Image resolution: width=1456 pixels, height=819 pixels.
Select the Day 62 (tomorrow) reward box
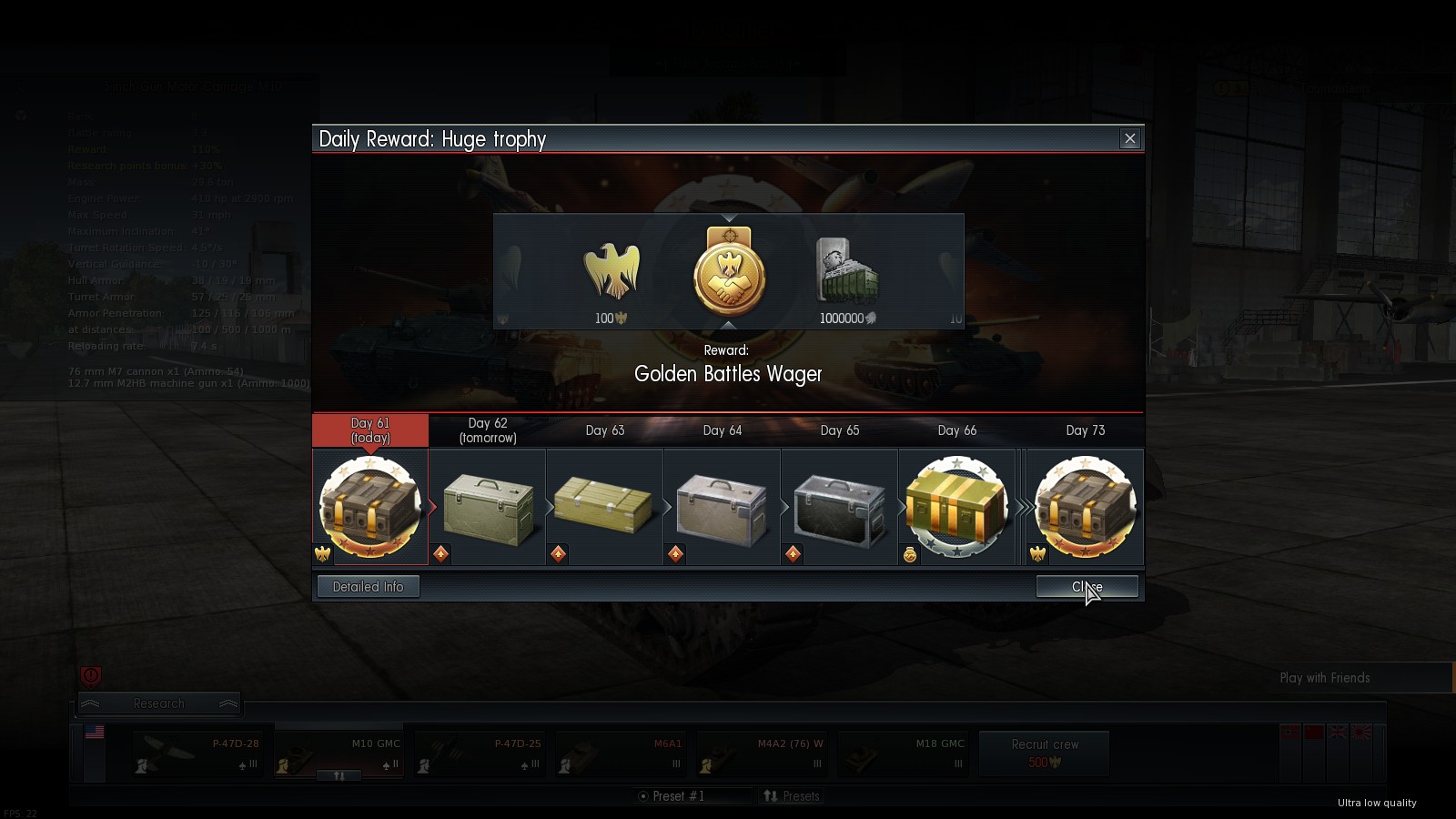point(488,507)
